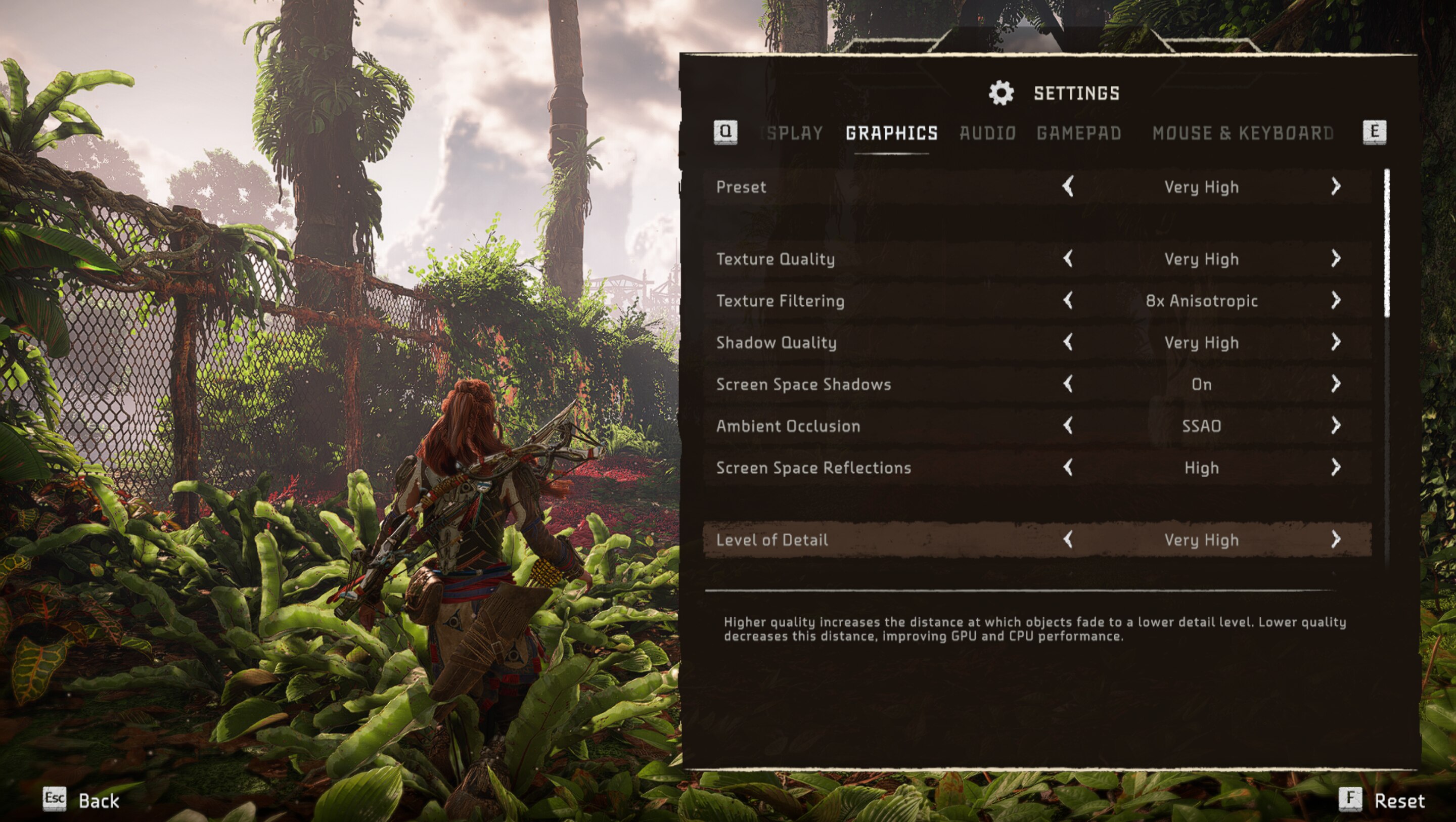
Task: Select the Mouse & Keyboard tab
Action: click(x=1242, y=133)
